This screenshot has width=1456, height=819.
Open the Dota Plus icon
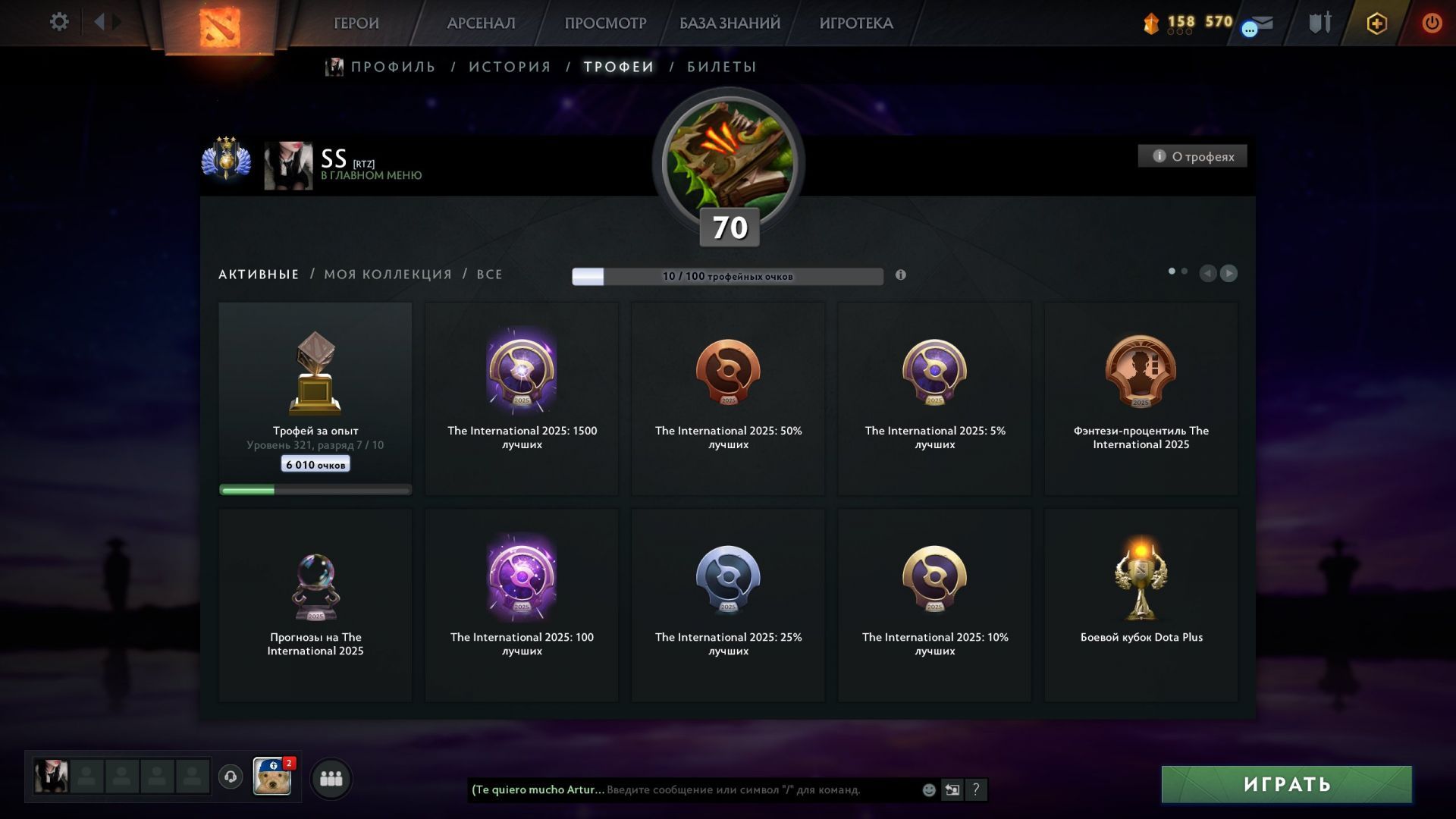pyautogui.click(x=1376, y=23)
